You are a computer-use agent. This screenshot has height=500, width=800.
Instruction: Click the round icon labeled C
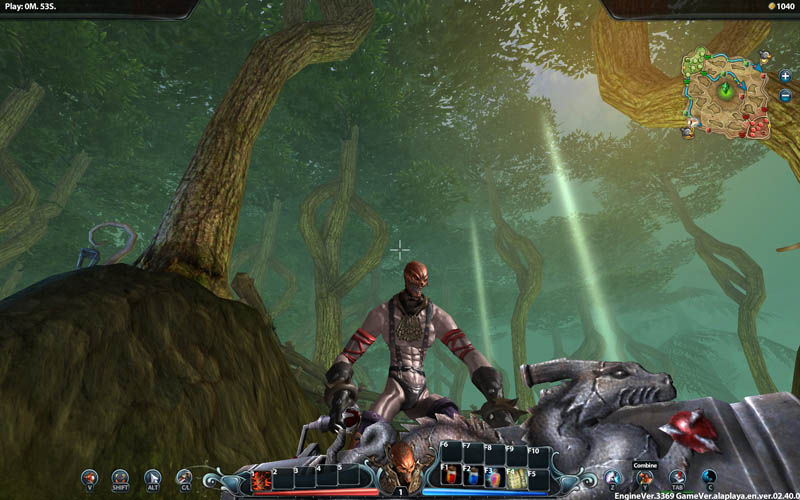[x=709, y=477]
